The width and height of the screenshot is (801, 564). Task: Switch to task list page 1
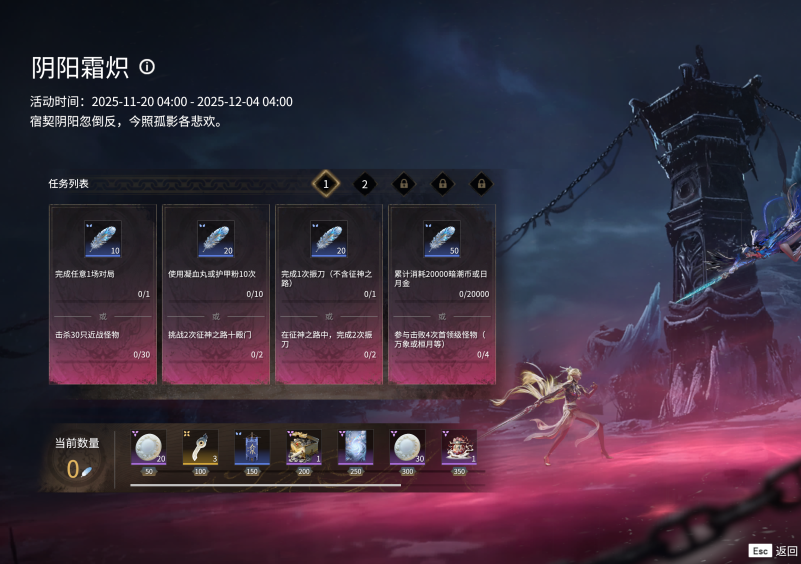click(325, 184)
